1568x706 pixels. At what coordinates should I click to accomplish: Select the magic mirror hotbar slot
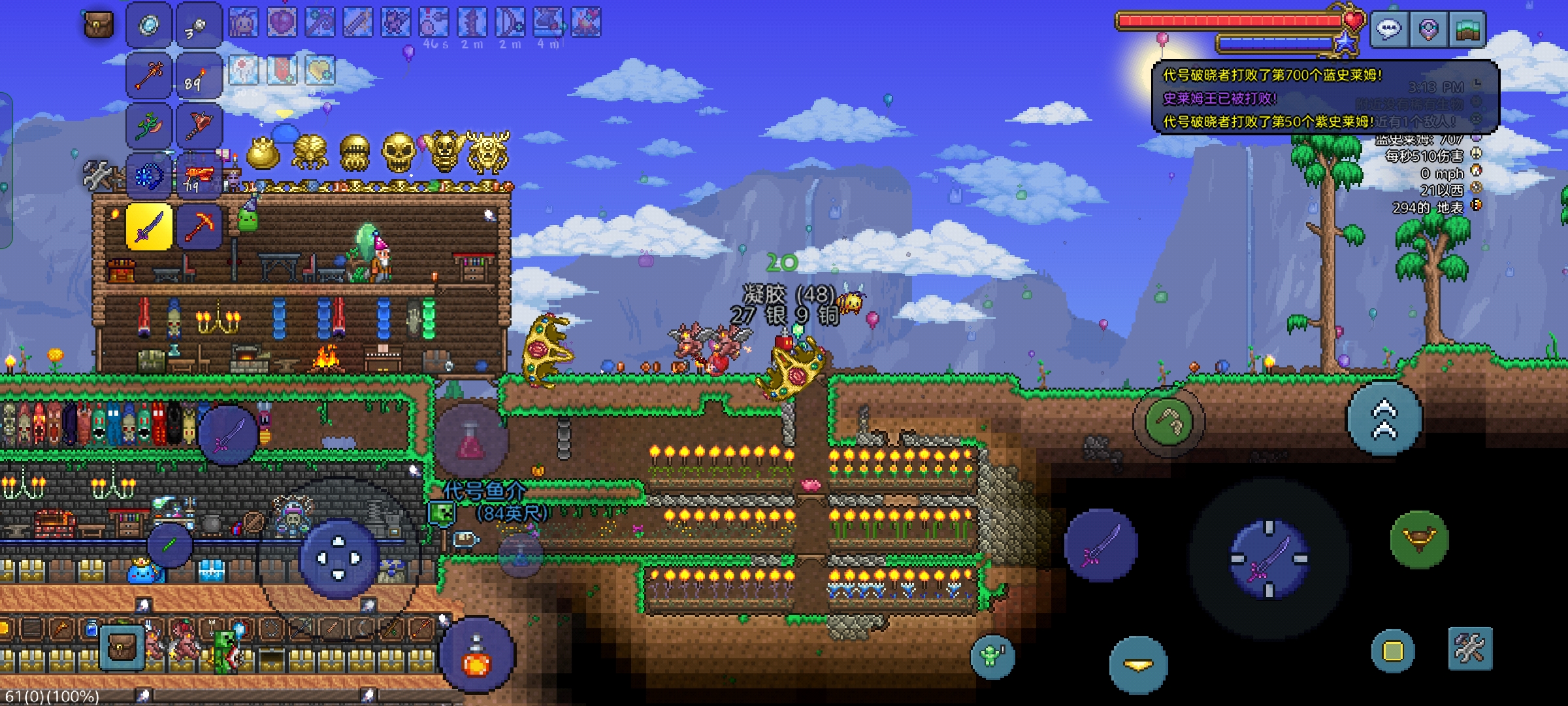click(149, 26)
